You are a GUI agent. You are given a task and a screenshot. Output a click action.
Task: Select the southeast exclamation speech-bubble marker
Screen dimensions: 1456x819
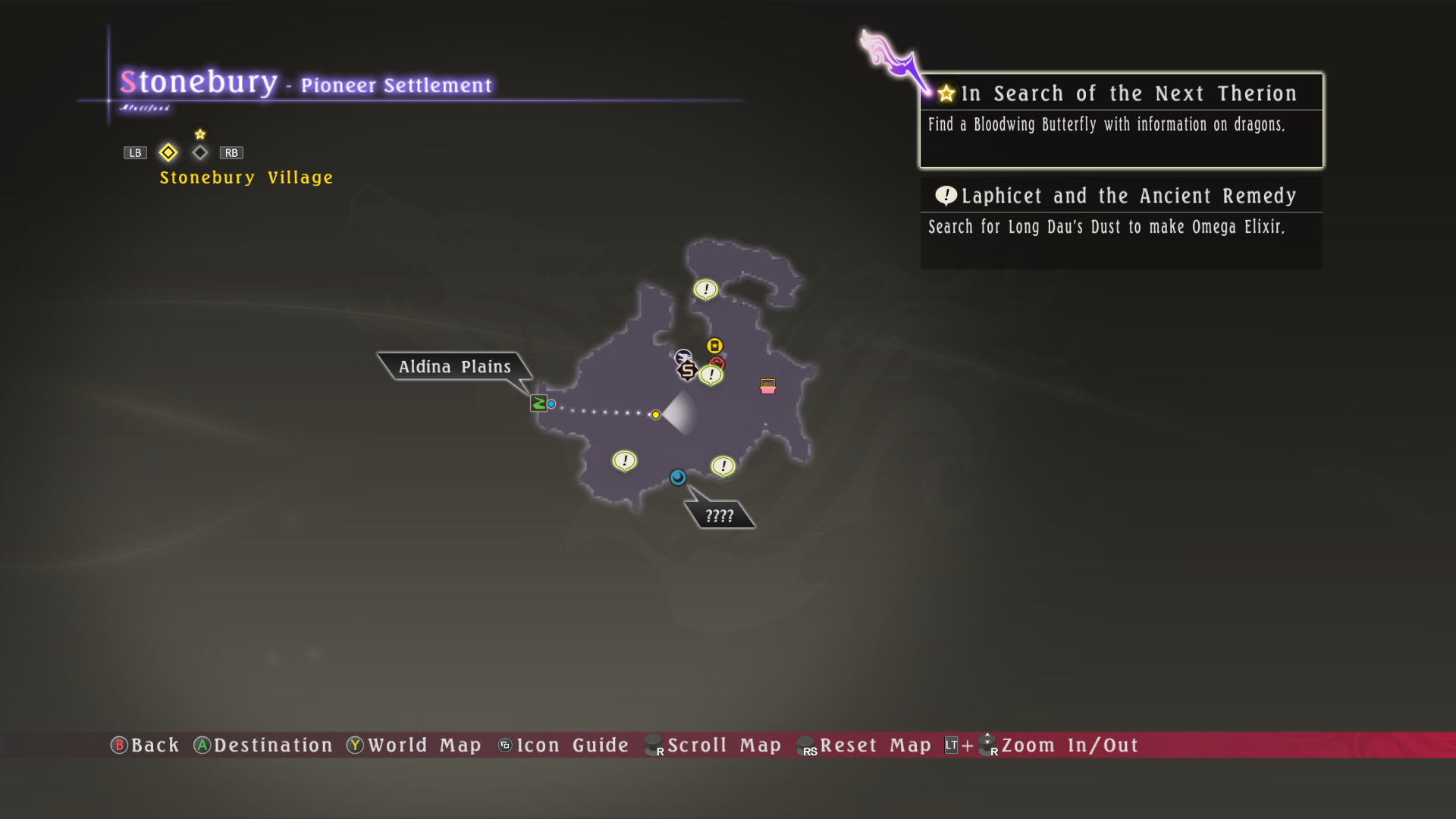723,466
